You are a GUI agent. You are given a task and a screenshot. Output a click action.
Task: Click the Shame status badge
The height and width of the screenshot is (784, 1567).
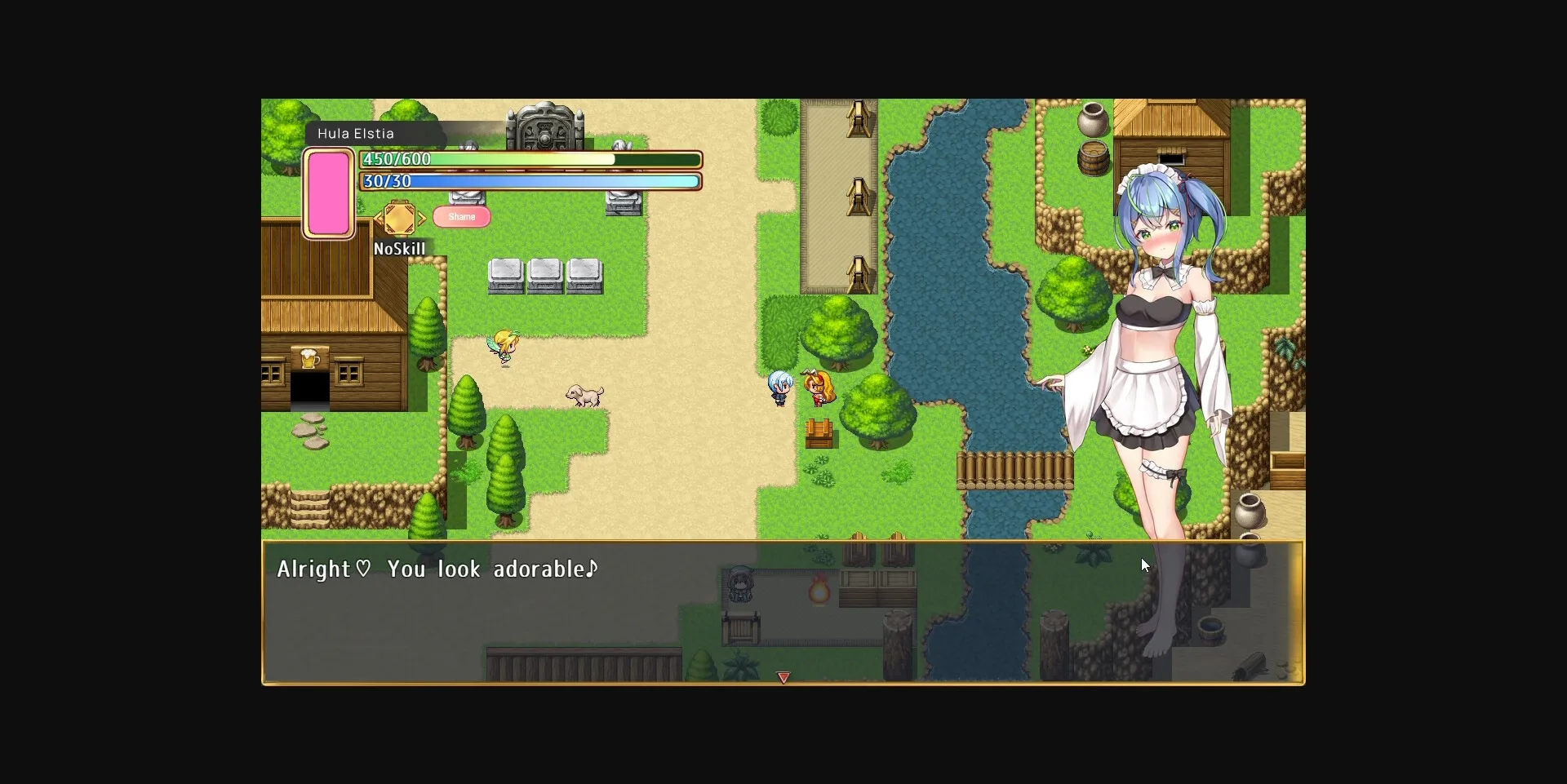pyautogui.click(x=462, y=216)
